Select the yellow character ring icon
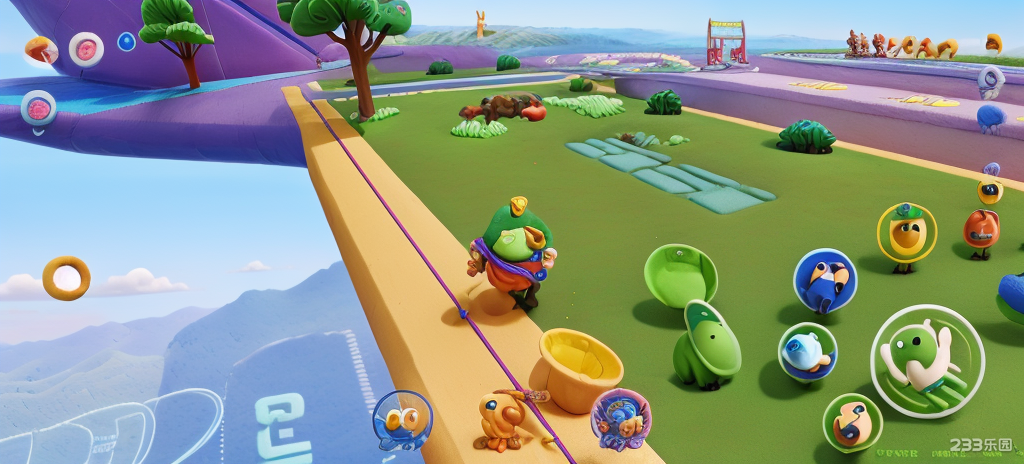1024x464 pixels. click(906, 233)
